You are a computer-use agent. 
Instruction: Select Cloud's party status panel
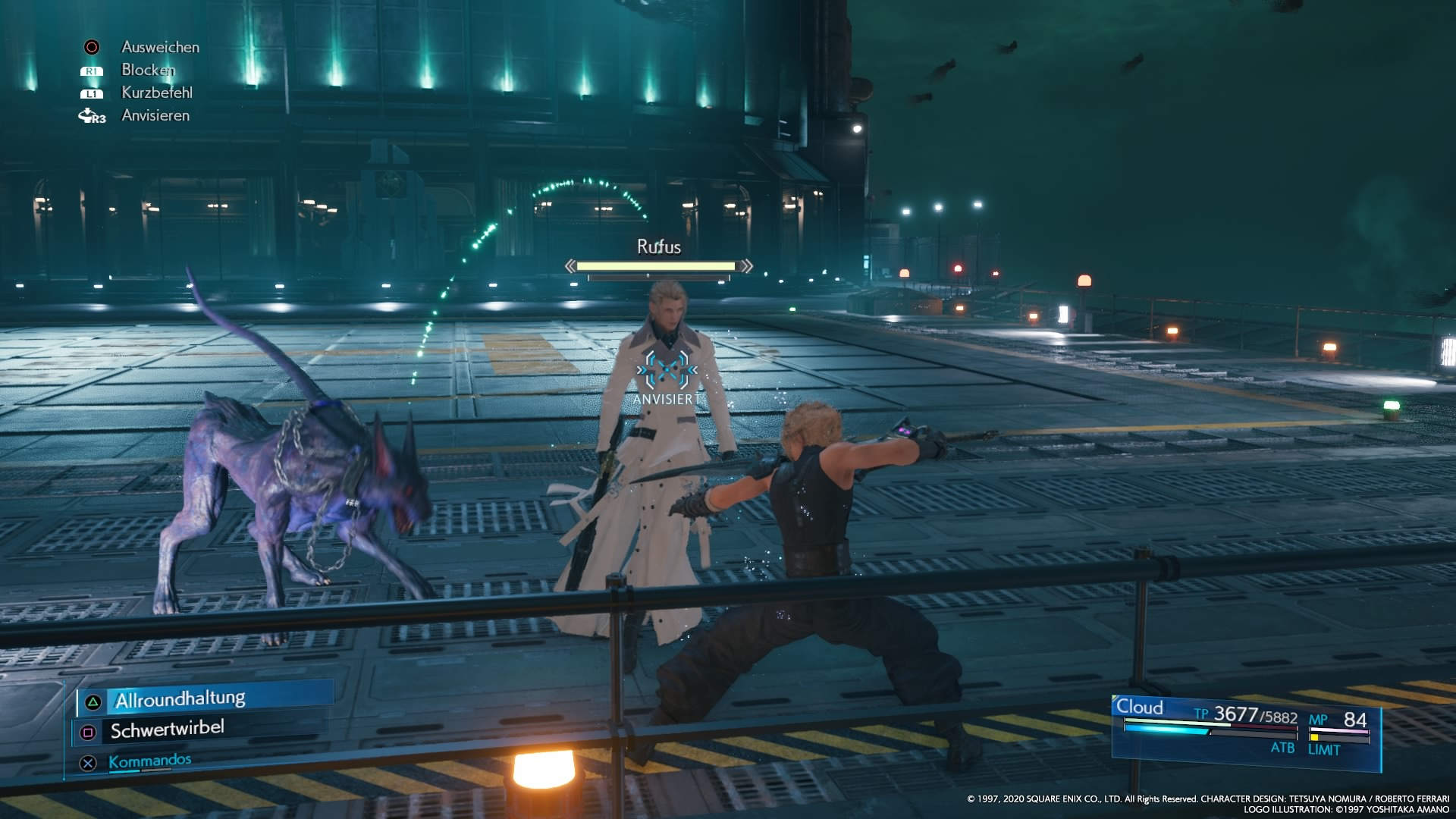pyautogui.click(x=1245, y=730)
